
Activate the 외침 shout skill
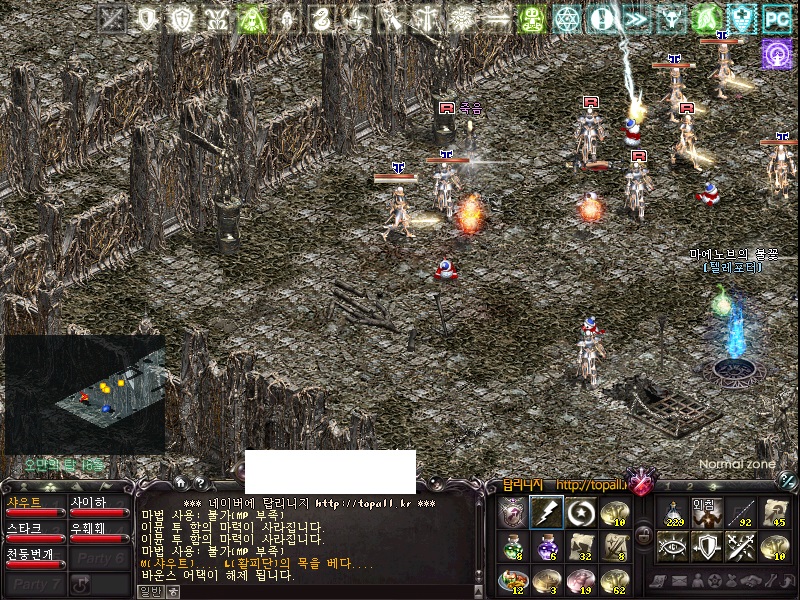pos(708,513)
